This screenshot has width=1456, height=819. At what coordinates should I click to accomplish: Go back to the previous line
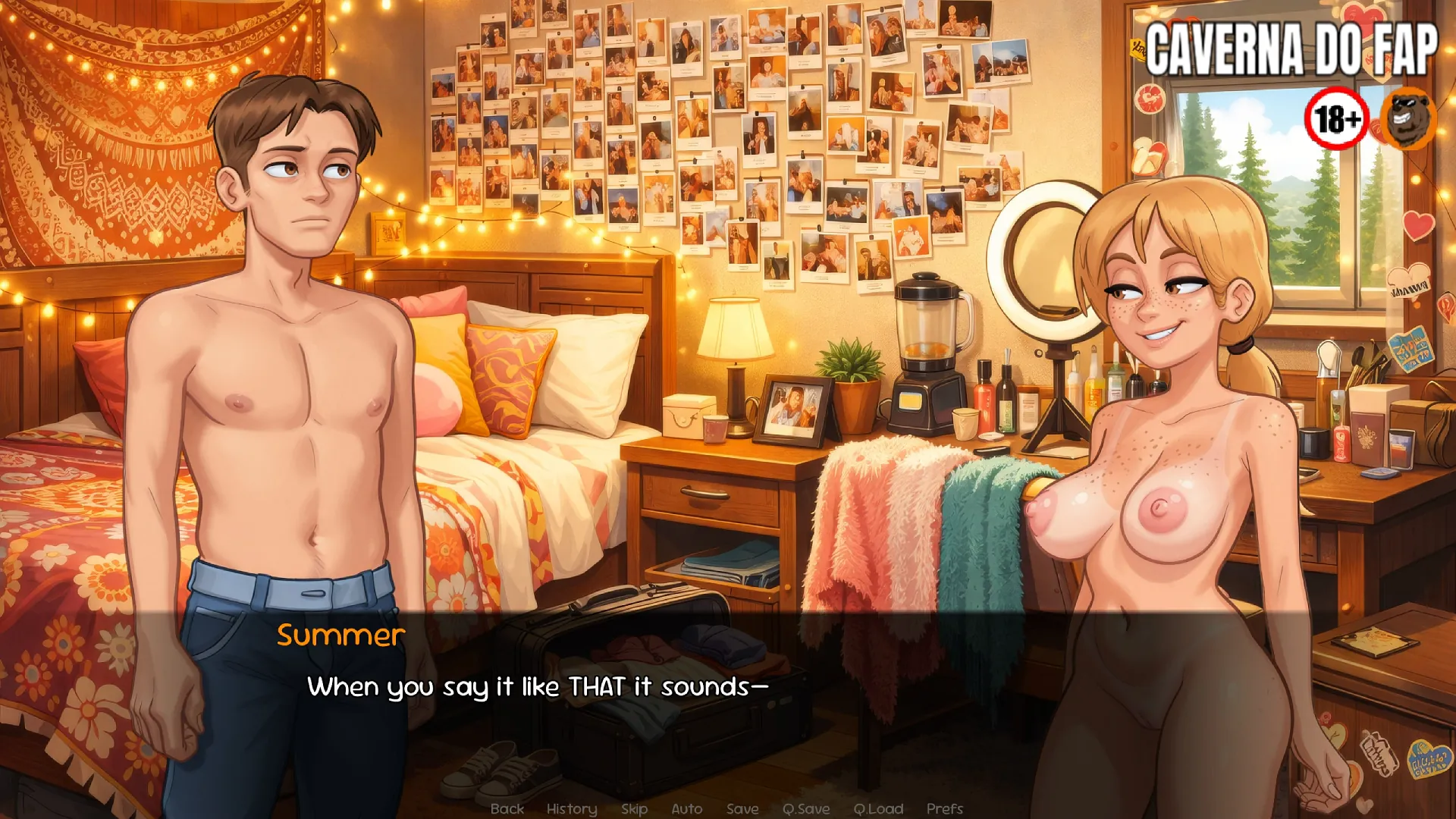(x=507, y=809)
